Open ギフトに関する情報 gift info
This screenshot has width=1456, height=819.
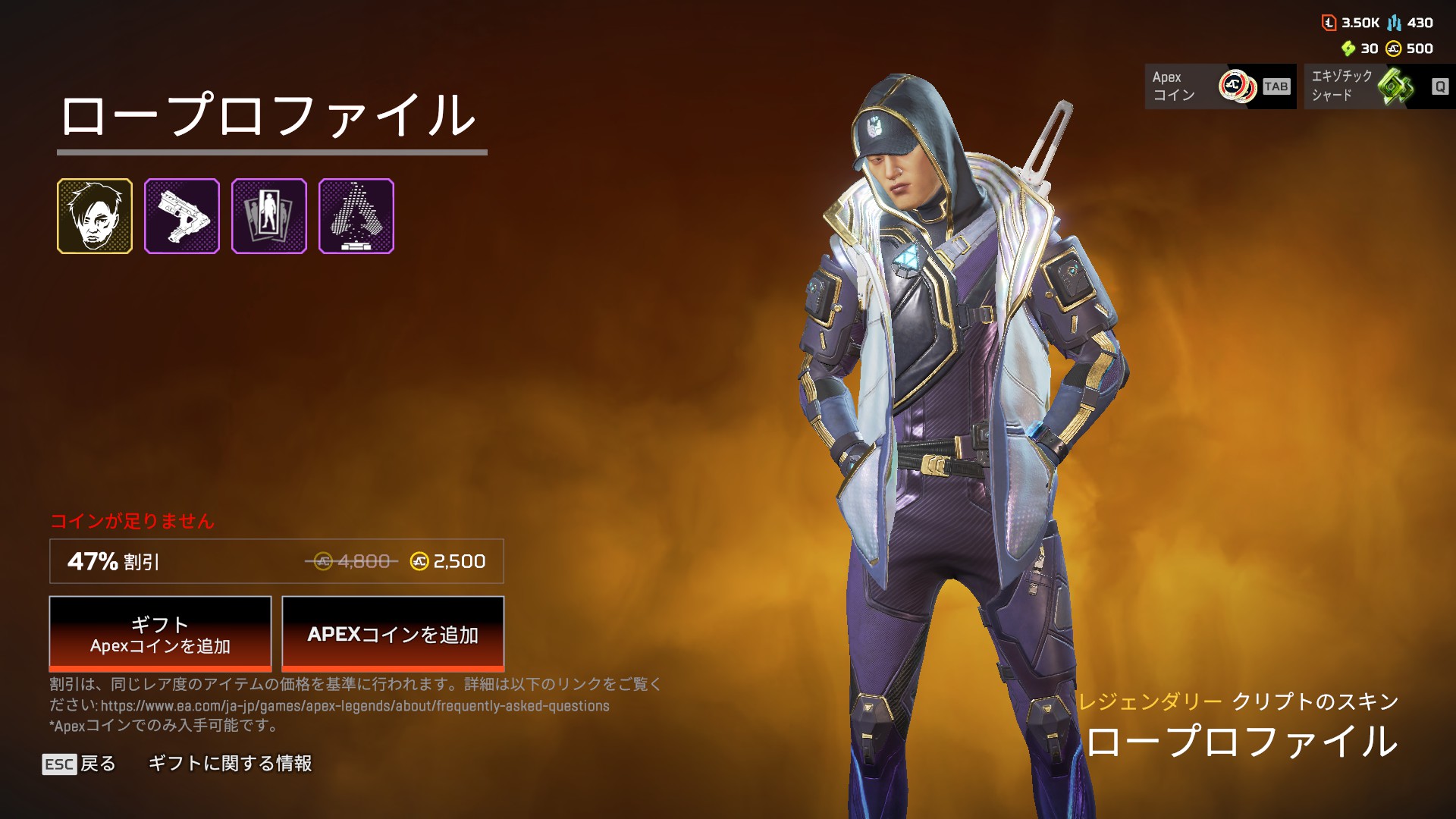(230, 764)
